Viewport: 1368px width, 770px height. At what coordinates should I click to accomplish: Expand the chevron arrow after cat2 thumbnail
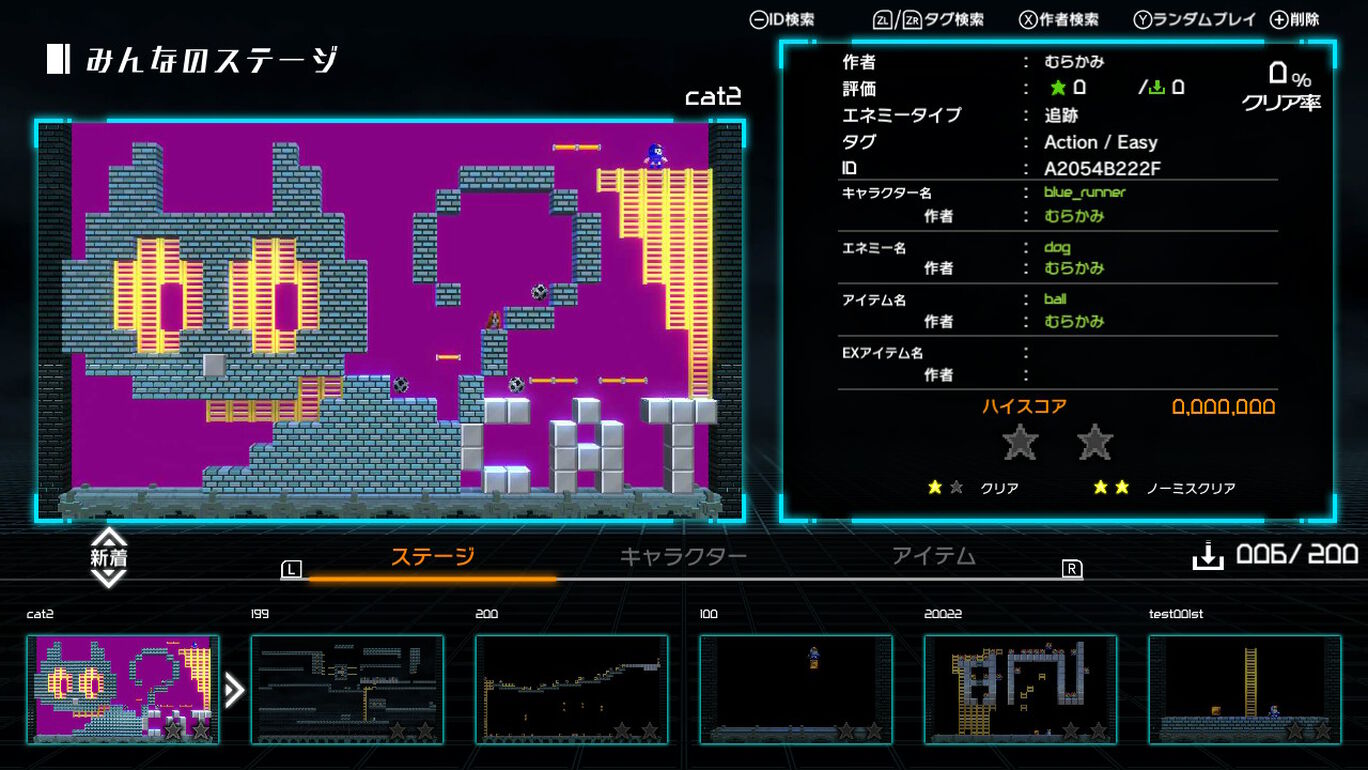tap(235, 688)
